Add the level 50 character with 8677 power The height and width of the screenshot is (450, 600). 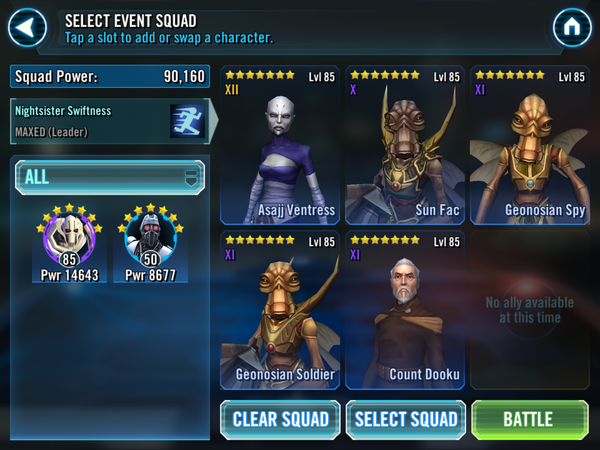tap(150, 243)
